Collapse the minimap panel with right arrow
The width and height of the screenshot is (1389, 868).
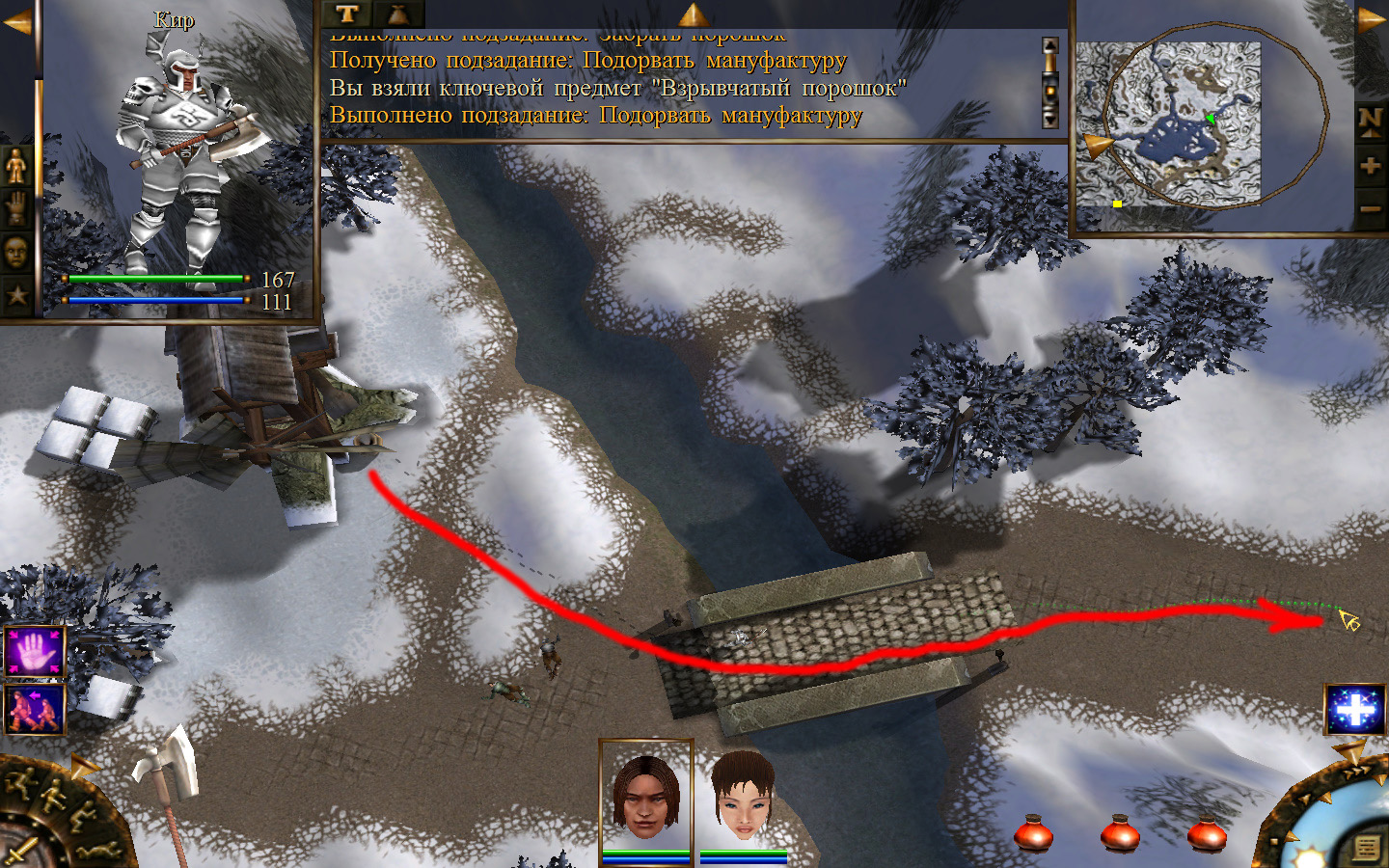[x=1371, y=21]
